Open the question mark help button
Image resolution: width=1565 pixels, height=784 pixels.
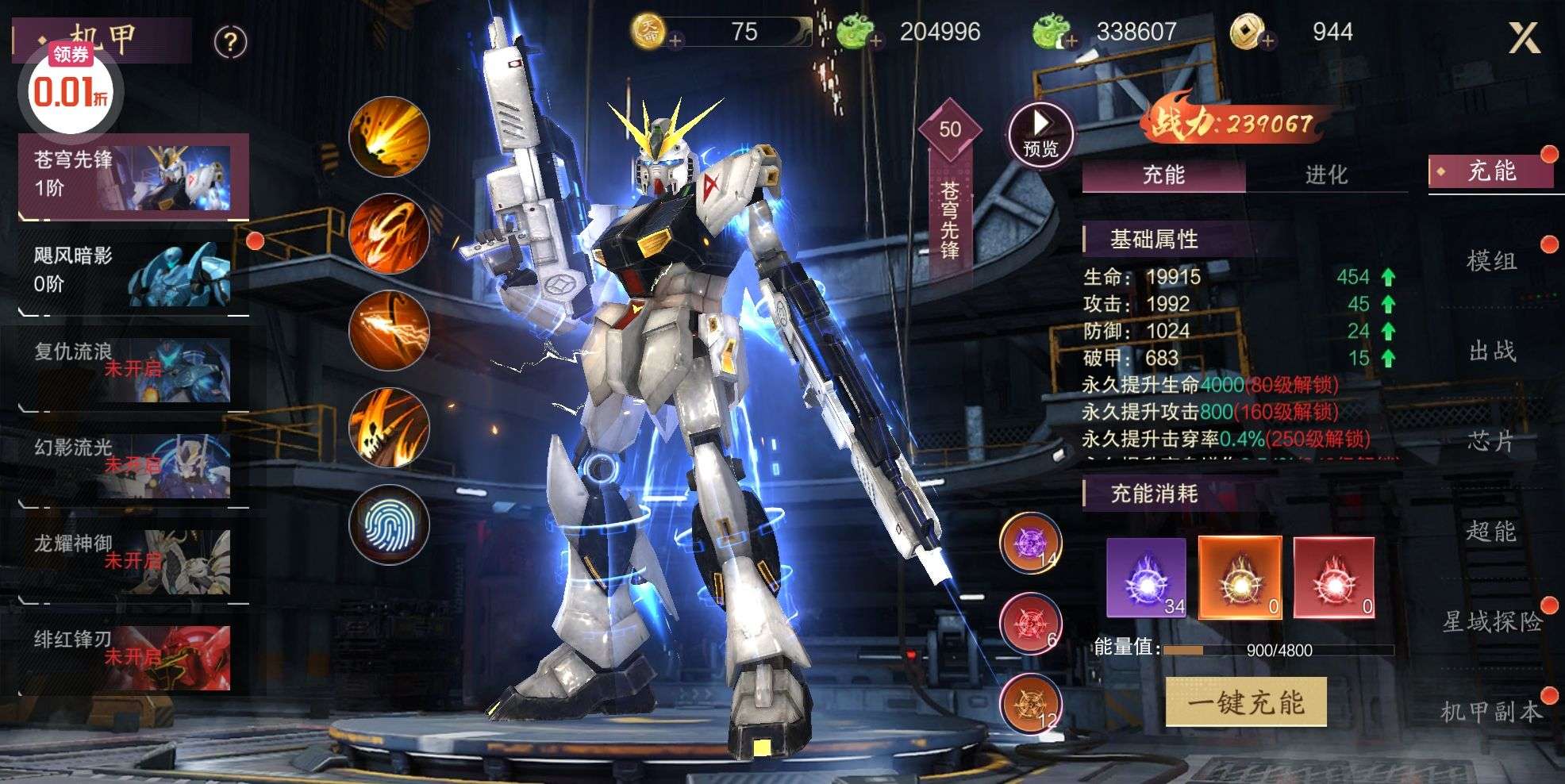click(230, 41)
